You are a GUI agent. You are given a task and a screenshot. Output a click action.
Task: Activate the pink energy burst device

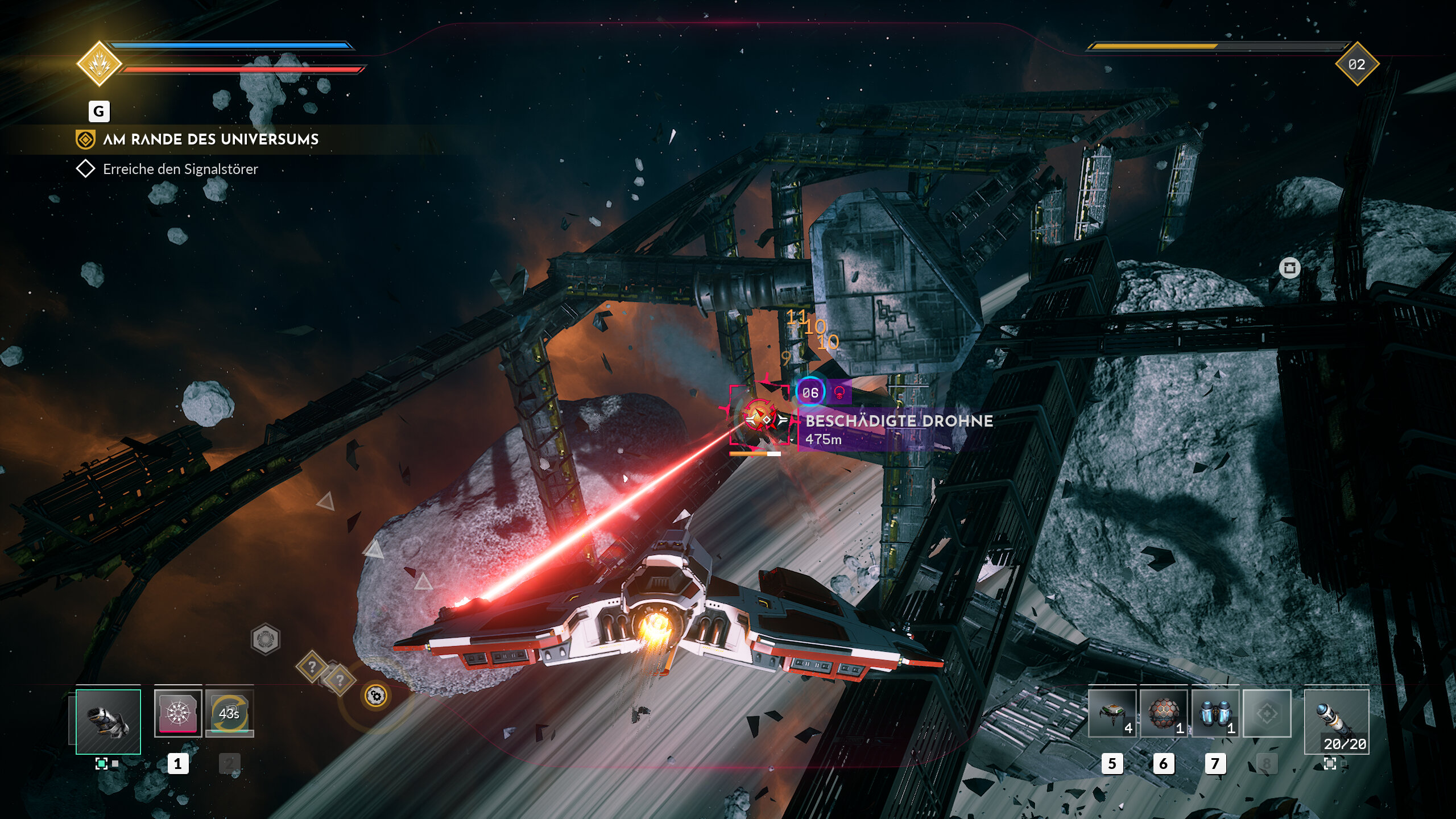pyautogui.click(x=177, y=713)
